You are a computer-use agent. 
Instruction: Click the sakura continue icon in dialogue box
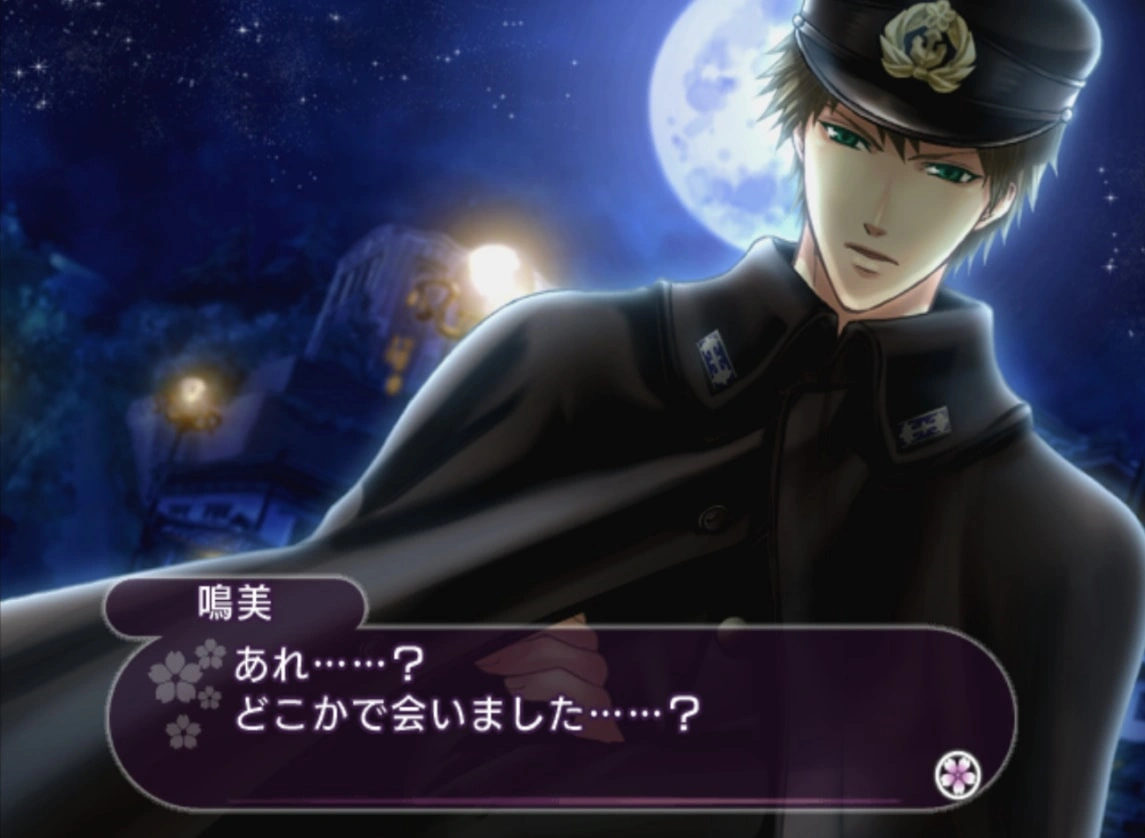[957, 772]
